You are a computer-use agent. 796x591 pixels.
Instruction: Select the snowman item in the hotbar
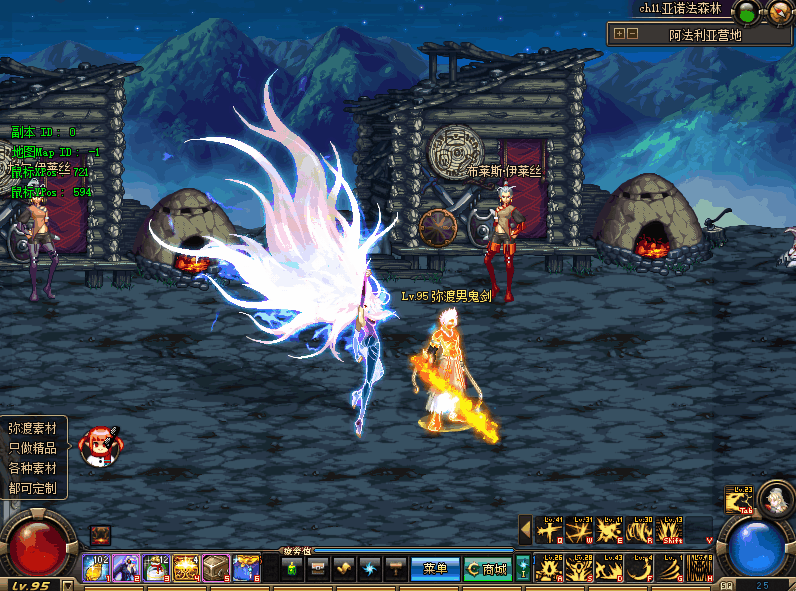tap(156, 568)
